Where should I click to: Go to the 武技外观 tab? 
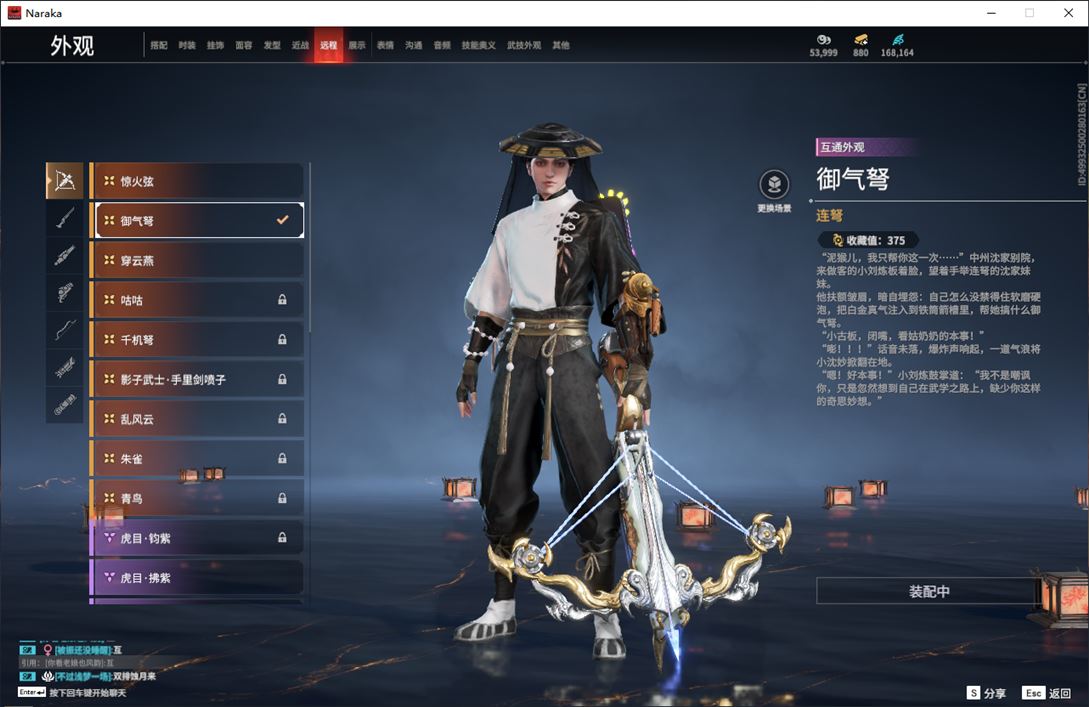pos(523,45)
